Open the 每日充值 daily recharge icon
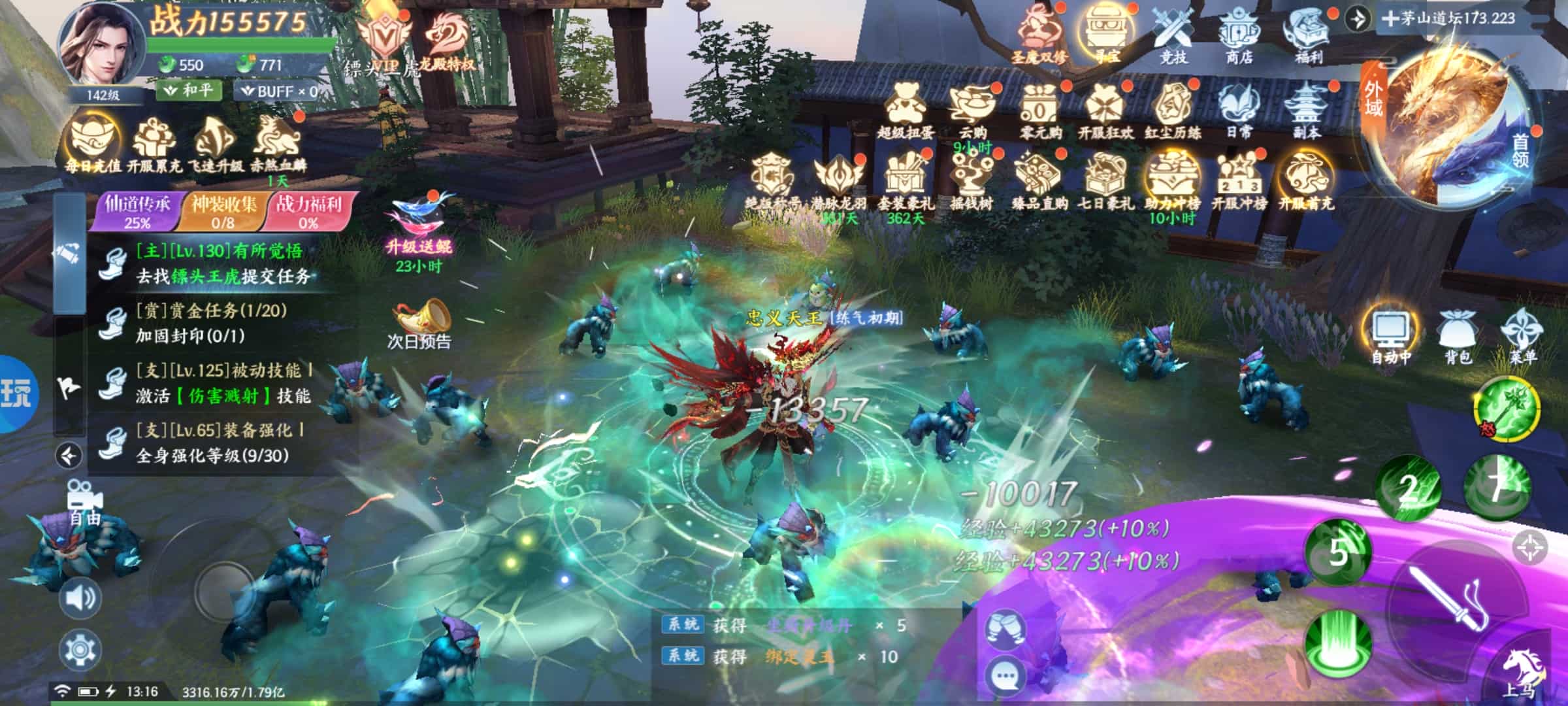This screenshot has width=1568, height=706. pyautogui.click(x=93, y=144)
